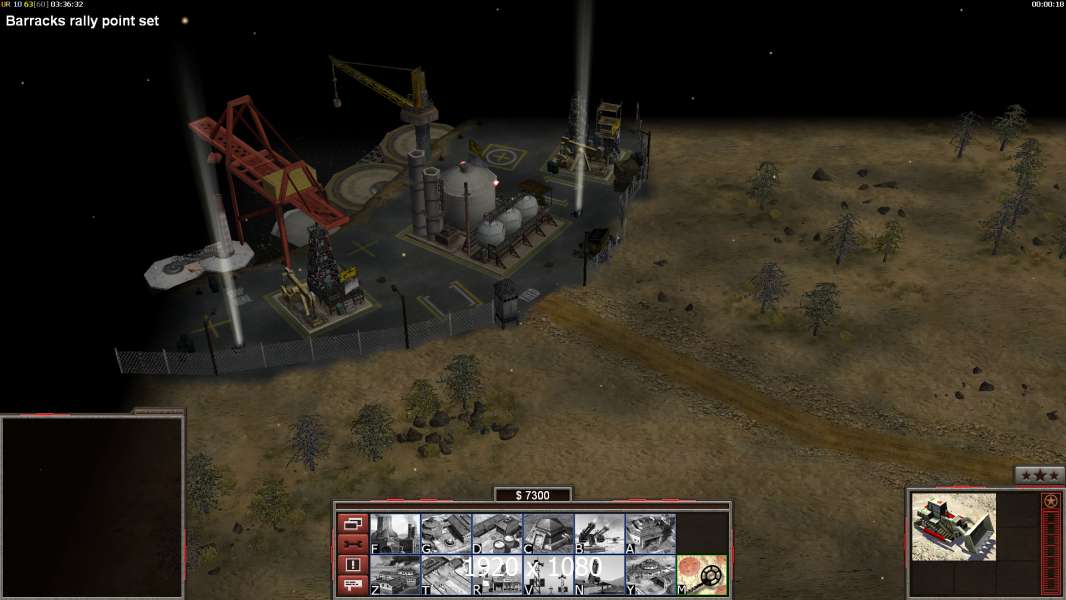Click on the dark minimap panel
The width and height of the screenshot is (1066, 600).
pos(92,506)
